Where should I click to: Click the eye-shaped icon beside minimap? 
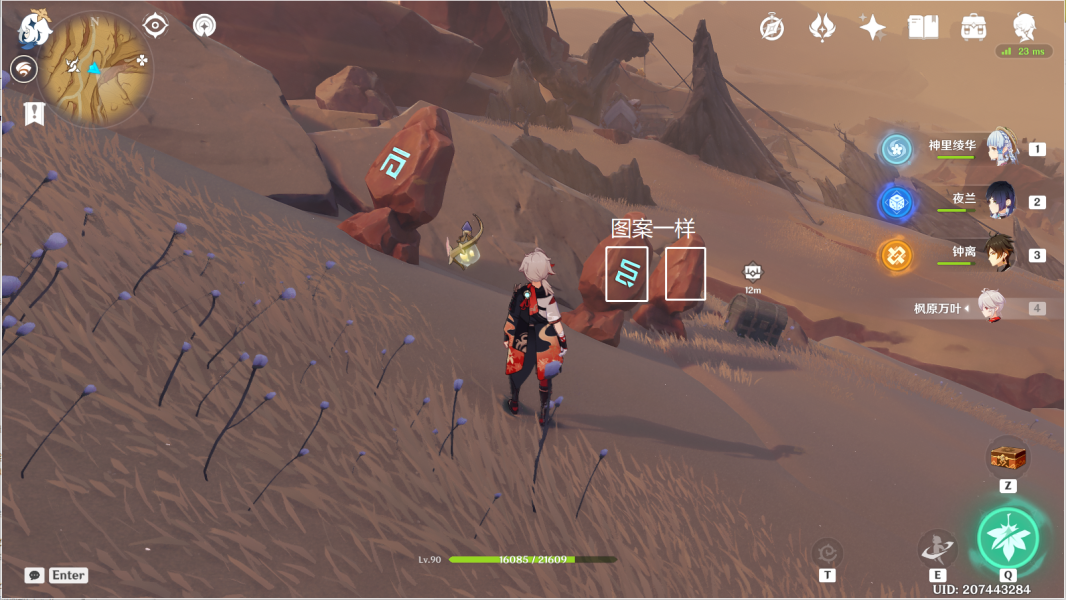pyautogui.click(x=156, y=25)
